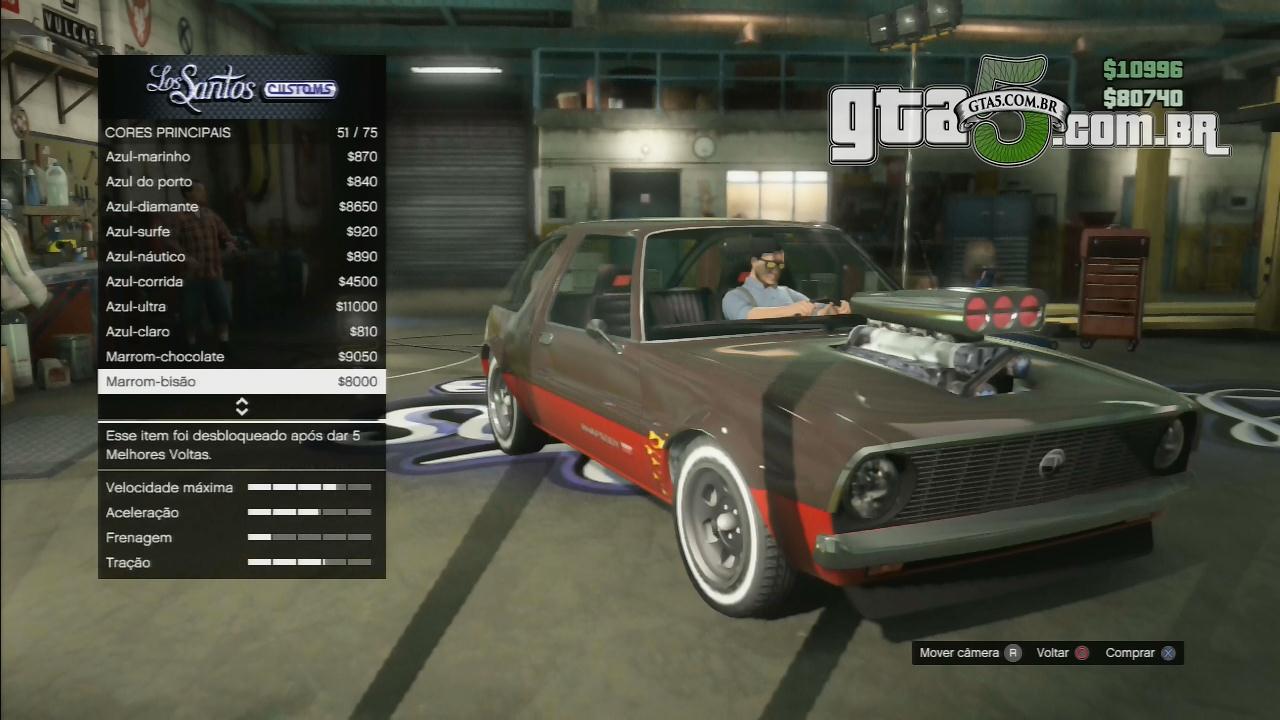The height and width of the screenshot is (720, 1280).
Task: Select Marrom-chocolate from the list
Action: tap(241, 357)
